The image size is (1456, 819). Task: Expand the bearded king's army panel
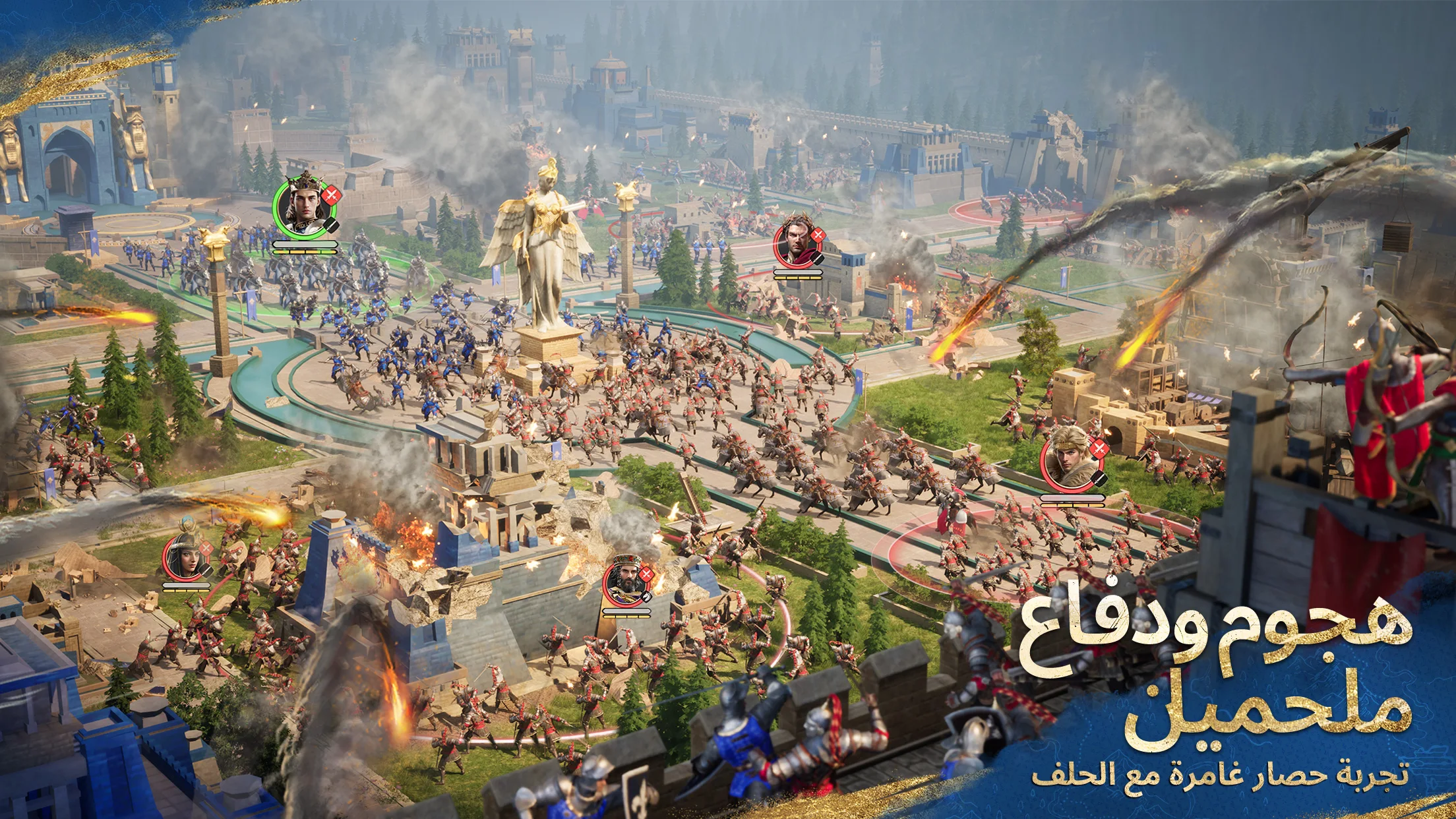[626, 613]
